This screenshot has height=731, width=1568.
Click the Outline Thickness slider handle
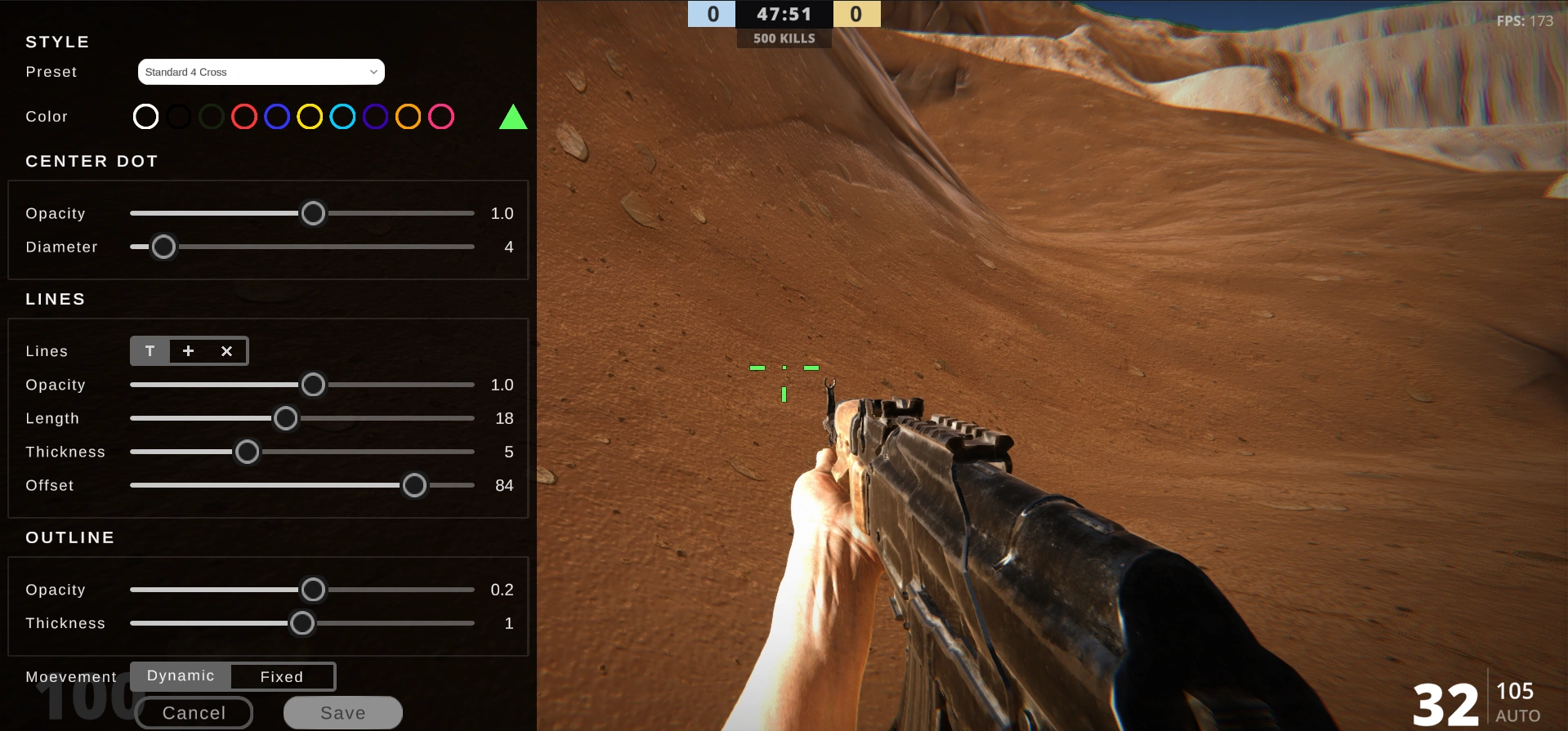click(302, 622)
